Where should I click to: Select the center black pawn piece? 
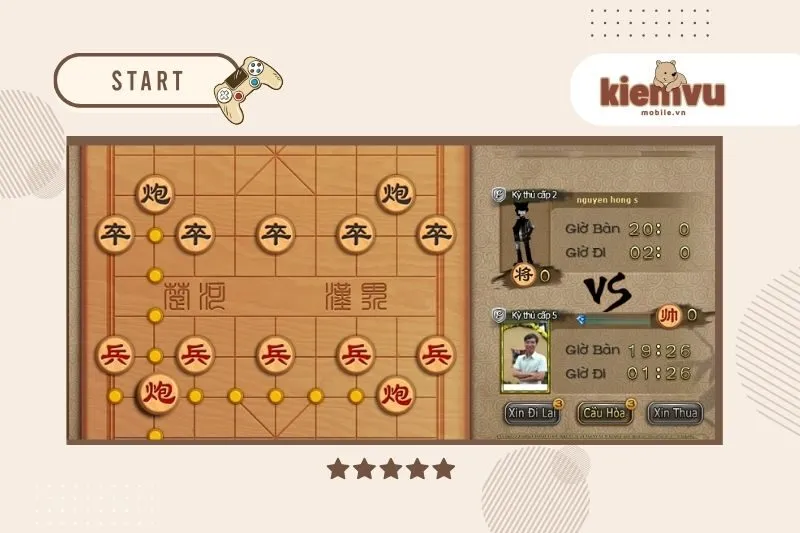coord(275,235)
